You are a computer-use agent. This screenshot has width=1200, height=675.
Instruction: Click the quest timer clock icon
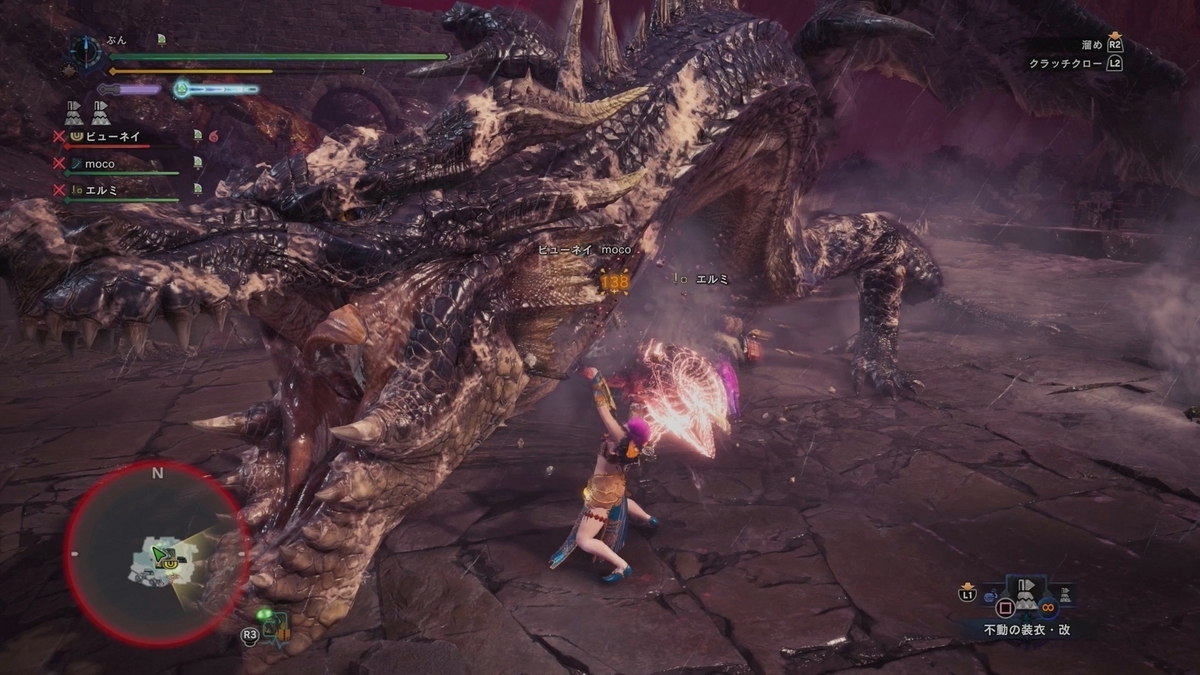(88, 52)
